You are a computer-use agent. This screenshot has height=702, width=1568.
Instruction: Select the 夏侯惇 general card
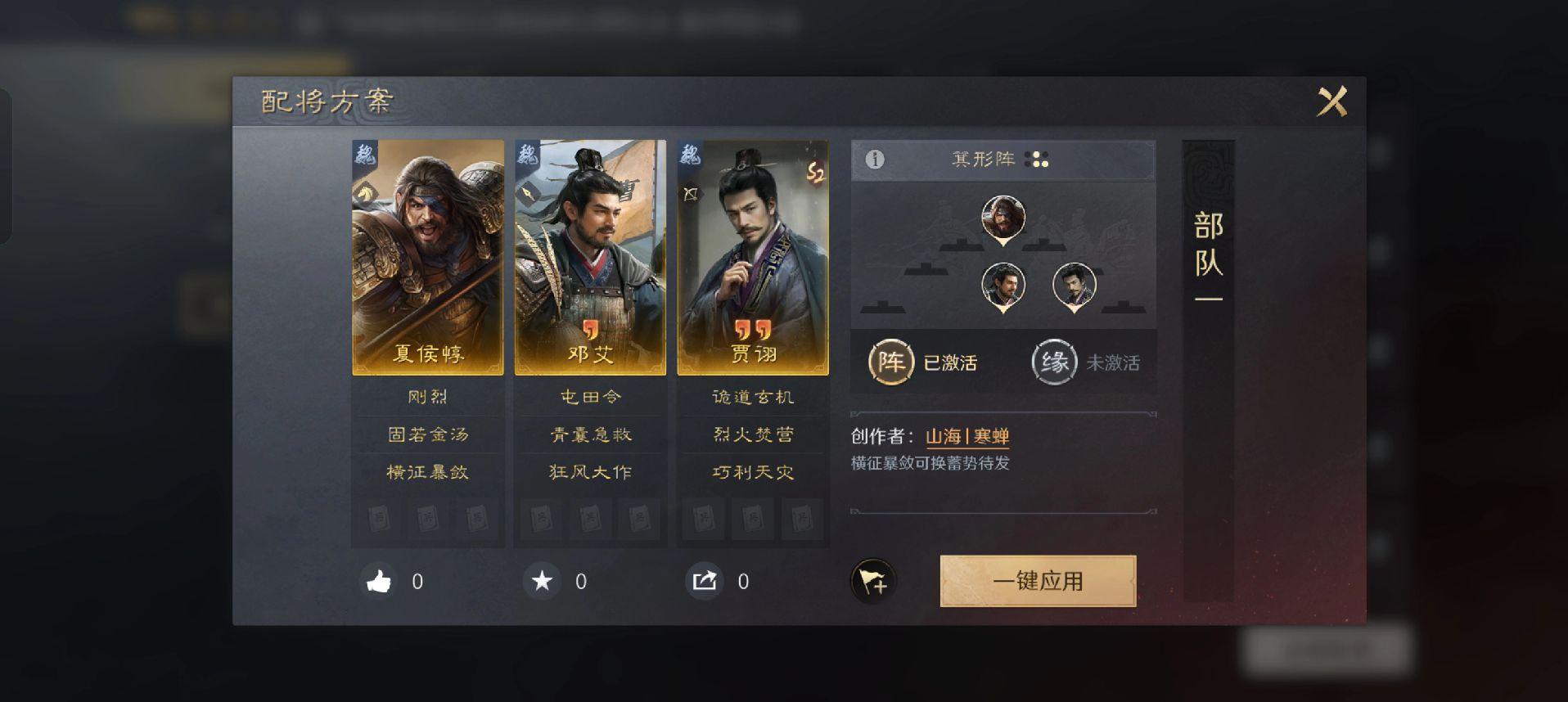[x=427, y=257]
